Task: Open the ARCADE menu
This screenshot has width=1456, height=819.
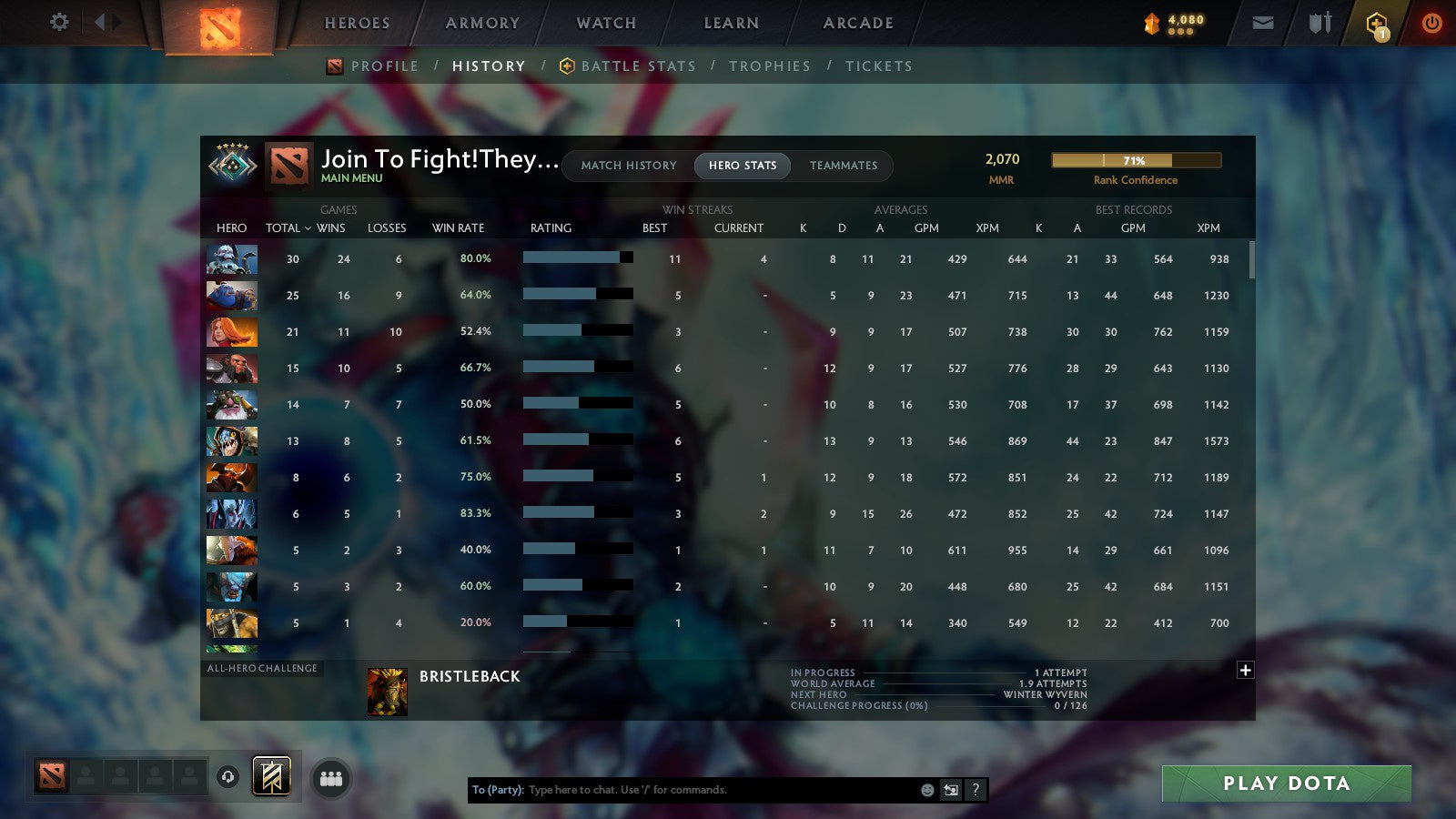Action: [856, 23]
